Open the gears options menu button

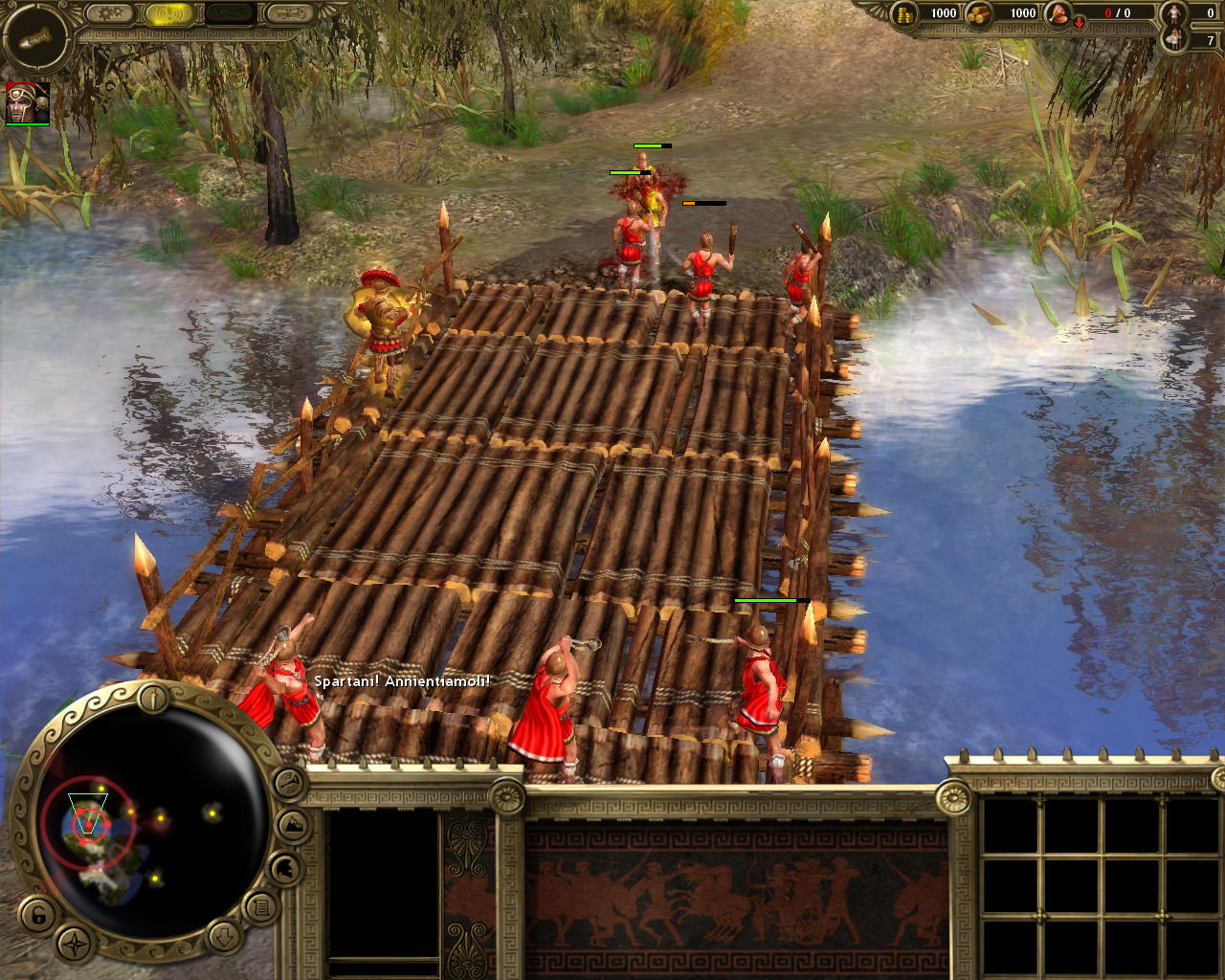[111, 13]
